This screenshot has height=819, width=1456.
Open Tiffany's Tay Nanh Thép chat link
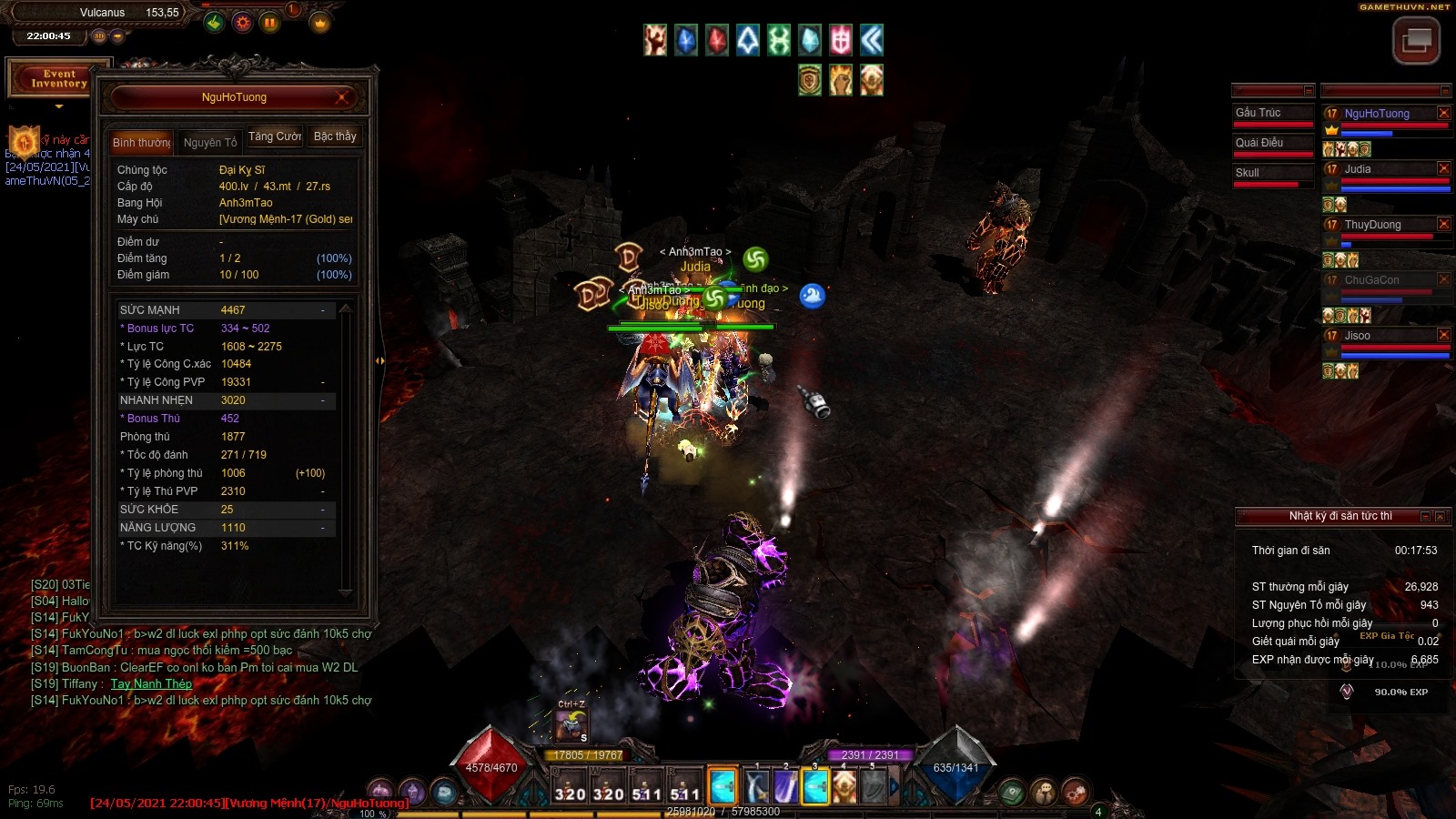pyautogui.click(x=151, y=684)
